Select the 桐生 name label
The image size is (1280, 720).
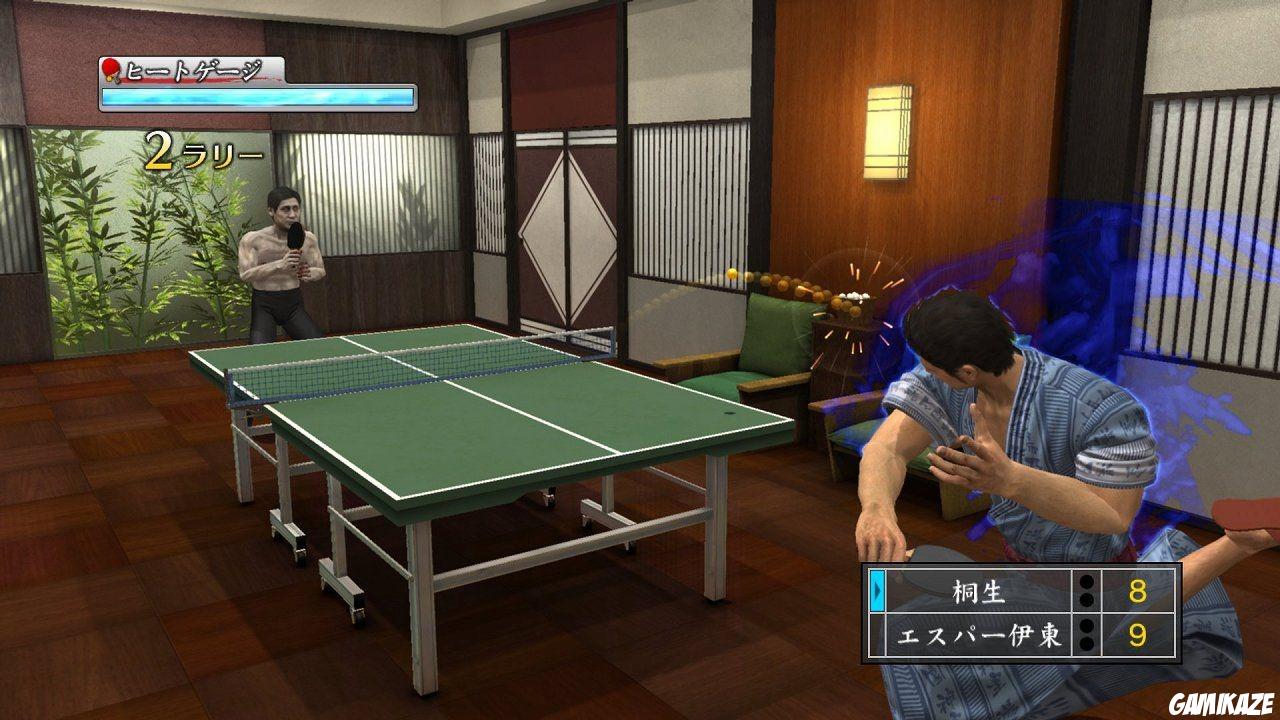979,590
